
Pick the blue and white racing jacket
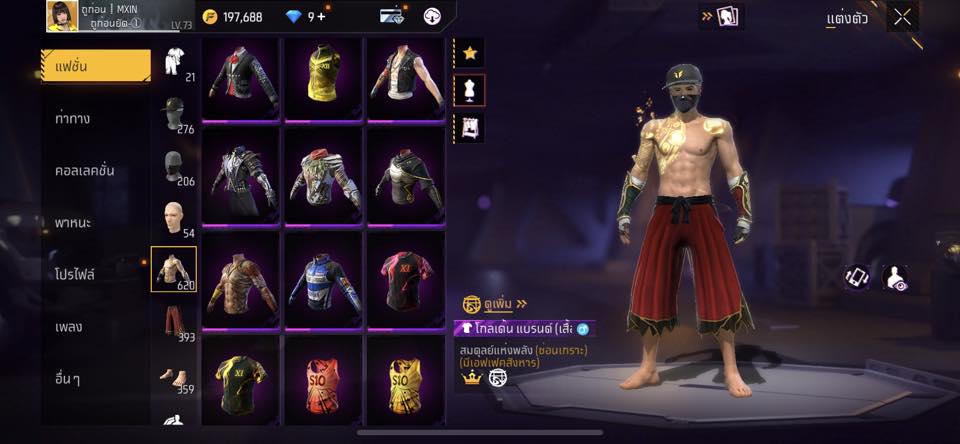tap(323, 273)
